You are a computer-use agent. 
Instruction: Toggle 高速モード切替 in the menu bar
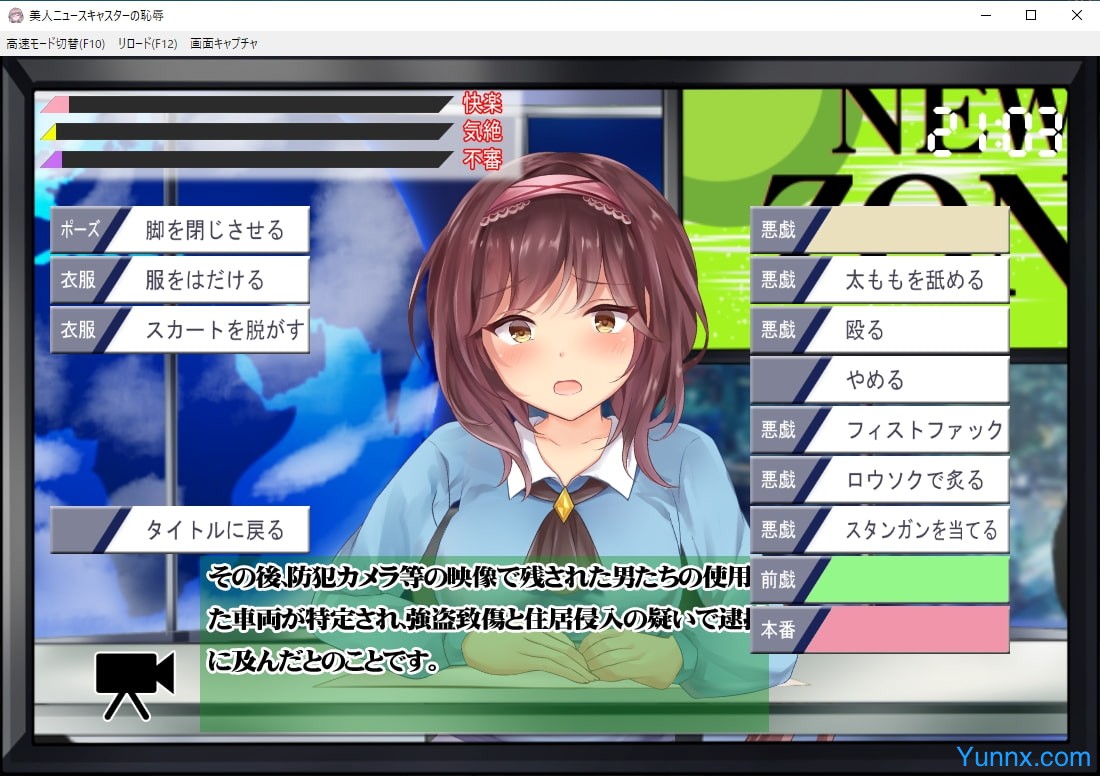pyautogui.click(x=55, y=44)
